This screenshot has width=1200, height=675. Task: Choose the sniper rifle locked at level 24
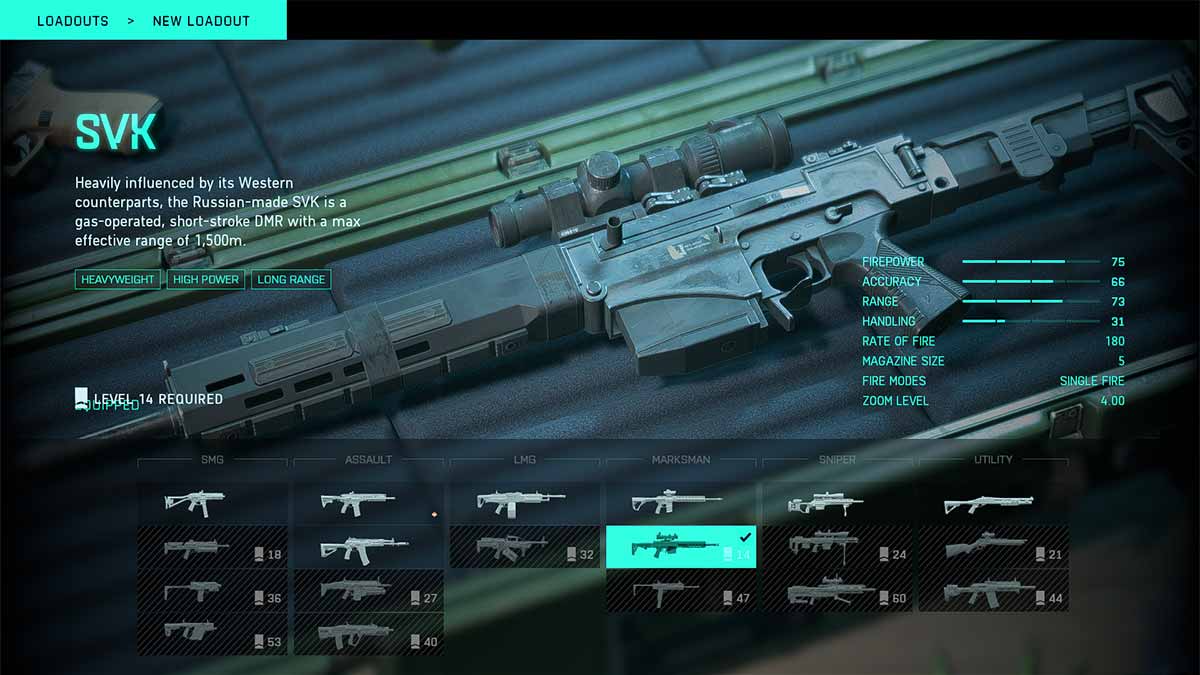[x=837, y=548]
